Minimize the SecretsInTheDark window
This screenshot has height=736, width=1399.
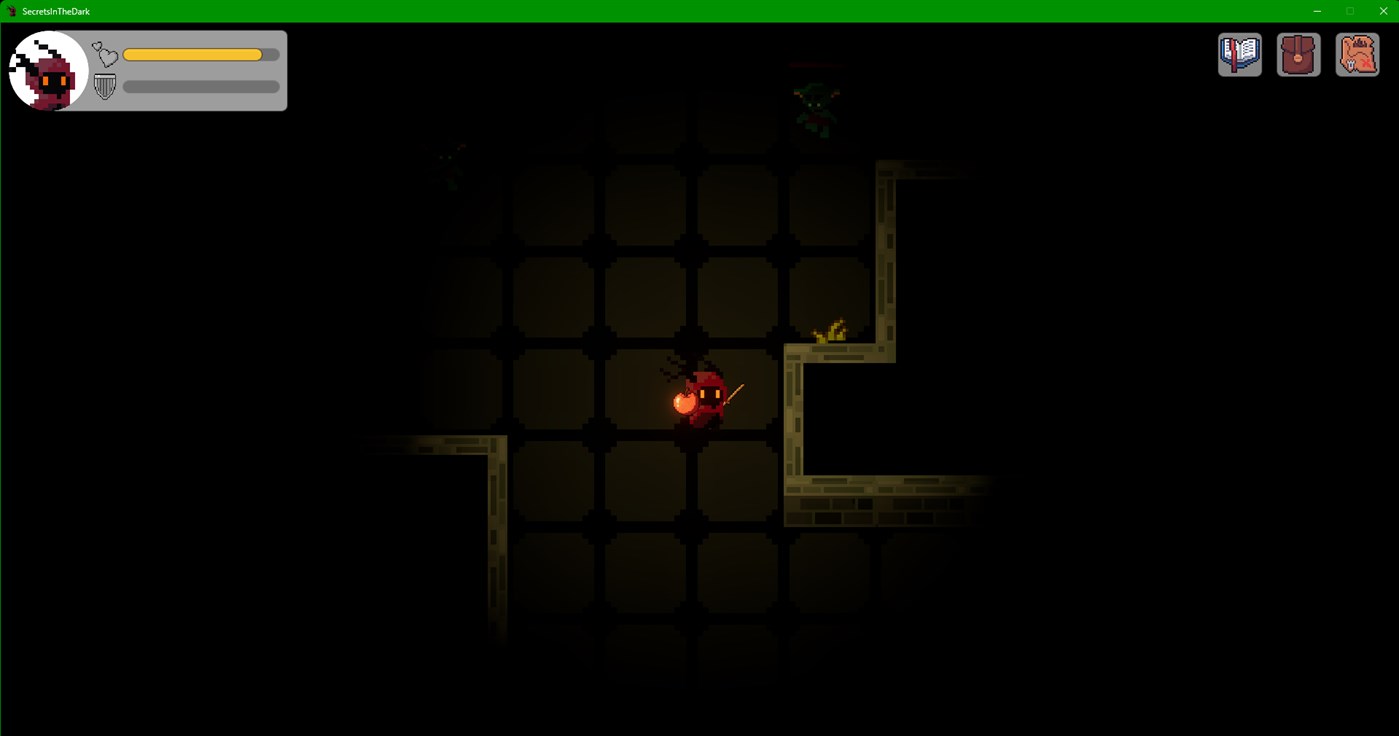point(1315,11)
